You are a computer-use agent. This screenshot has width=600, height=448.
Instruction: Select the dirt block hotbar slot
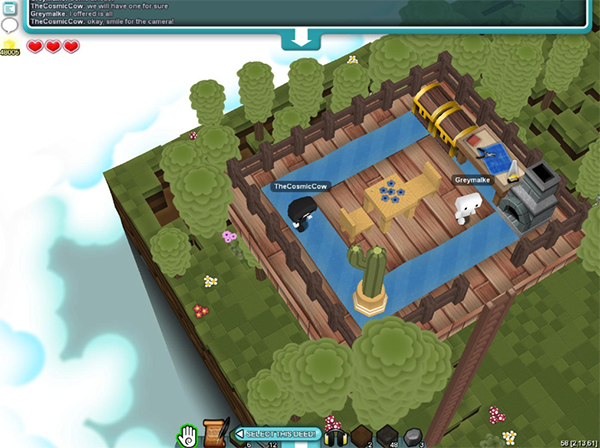point(361,435)
